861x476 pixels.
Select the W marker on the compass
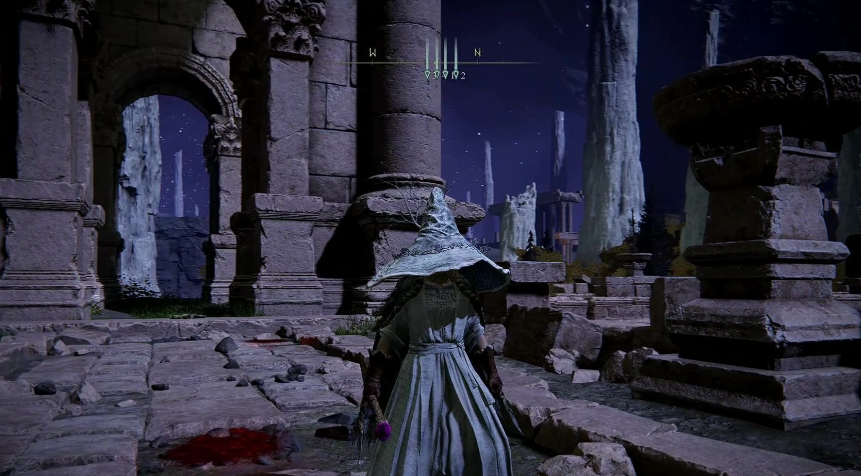click(x=373, y=52)
